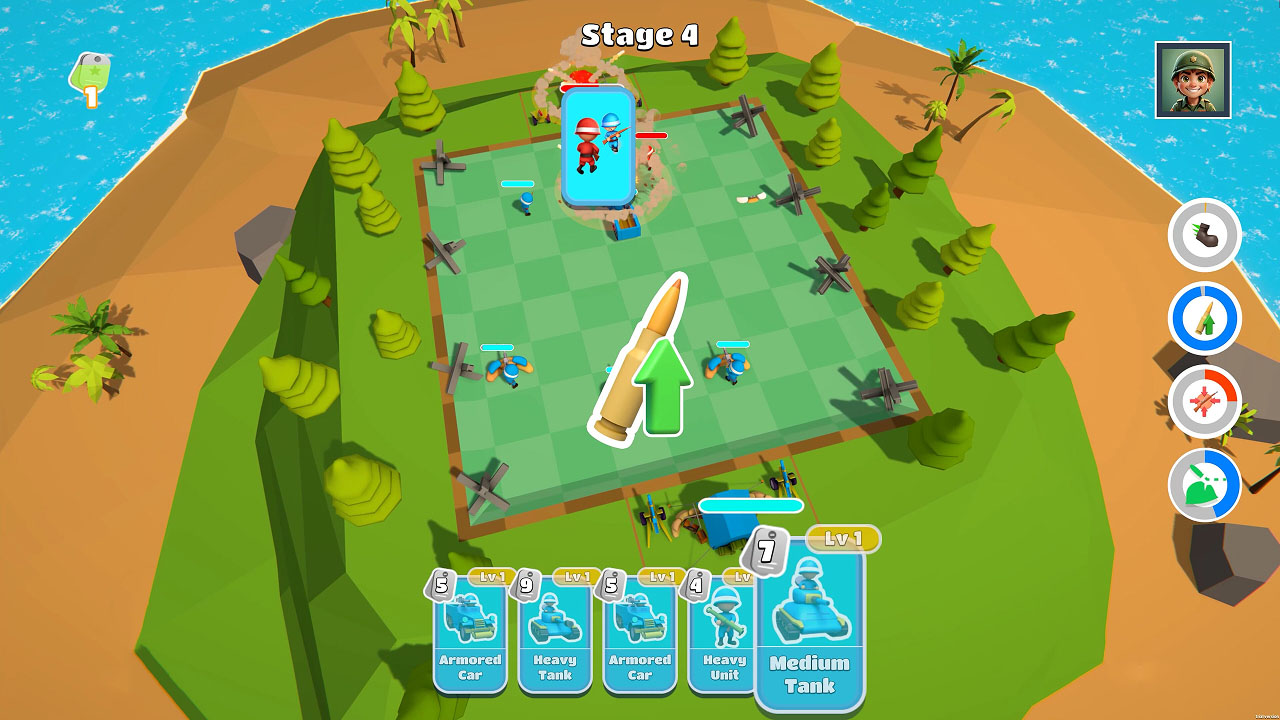Select the boot speed ability icon
This screenshot has height=720, width=1280.
[1202, 236]
